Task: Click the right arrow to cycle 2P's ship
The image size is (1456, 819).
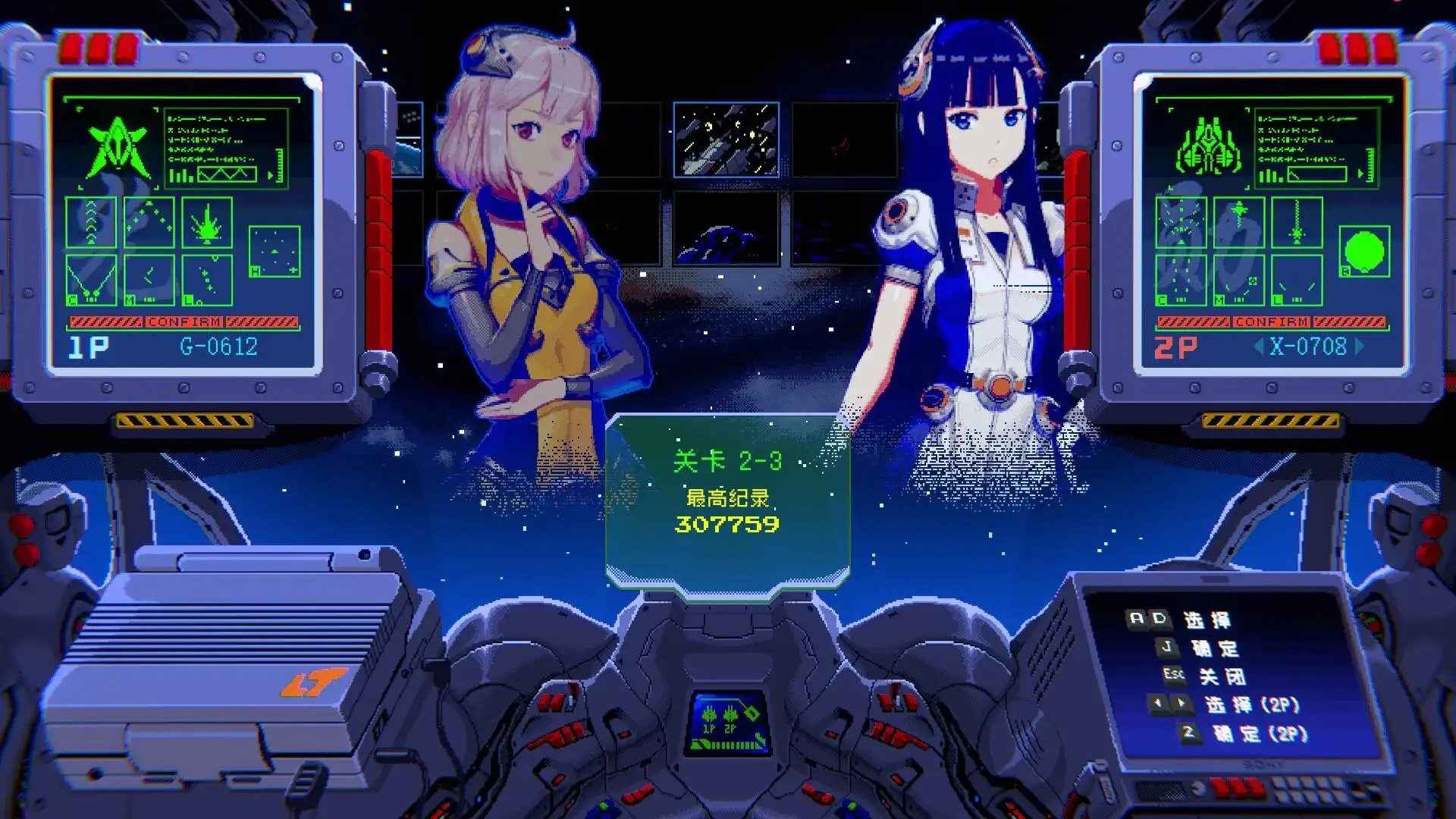Action: [x=1359, y=347]
